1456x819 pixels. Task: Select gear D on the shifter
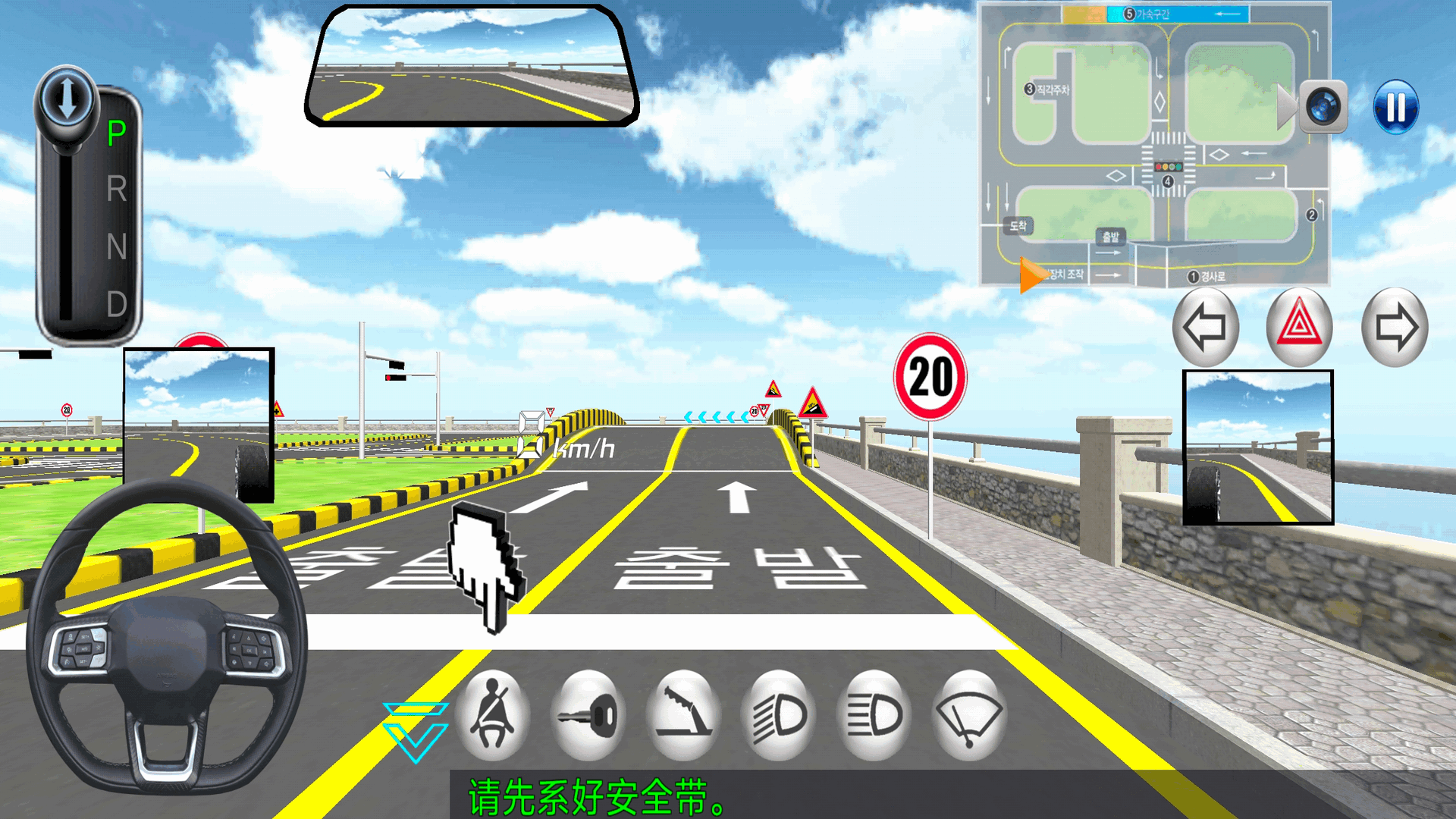pos(117,304)
